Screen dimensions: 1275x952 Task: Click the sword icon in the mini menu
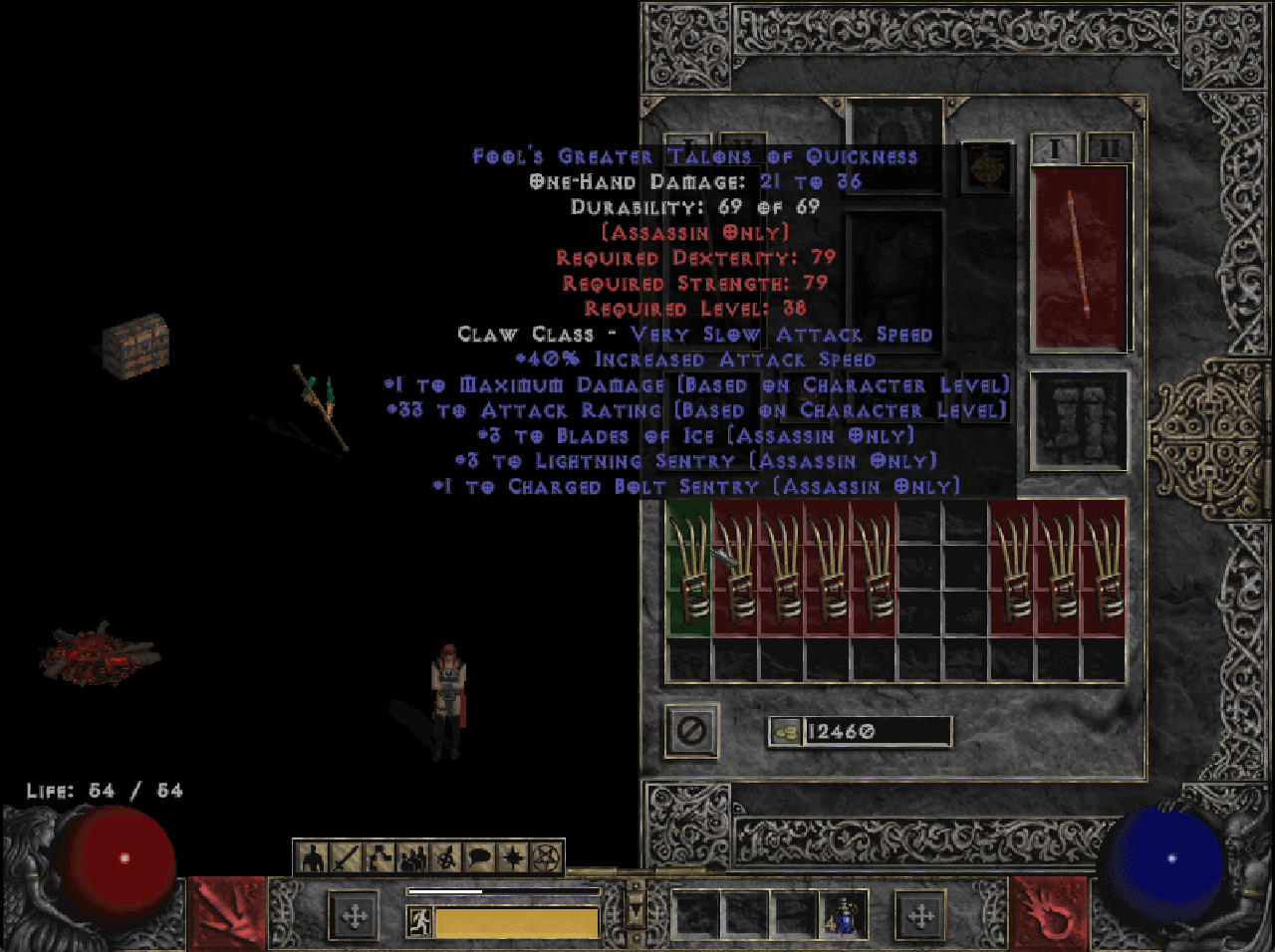(346, 857)
